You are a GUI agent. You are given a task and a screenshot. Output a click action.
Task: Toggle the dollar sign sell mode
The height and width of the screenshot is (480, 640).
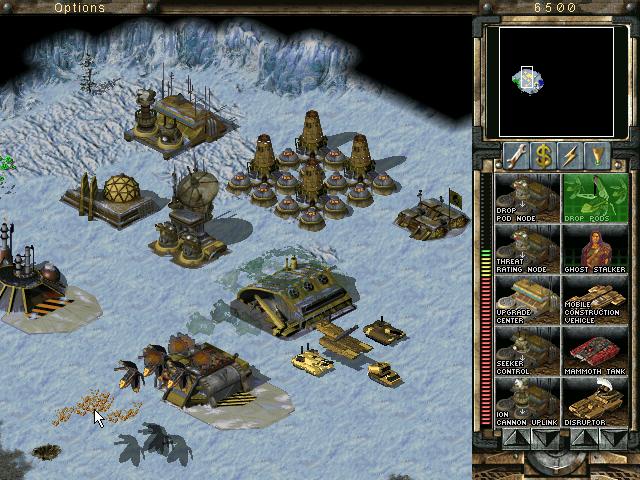pyautogui.click(x=543, y=155)
